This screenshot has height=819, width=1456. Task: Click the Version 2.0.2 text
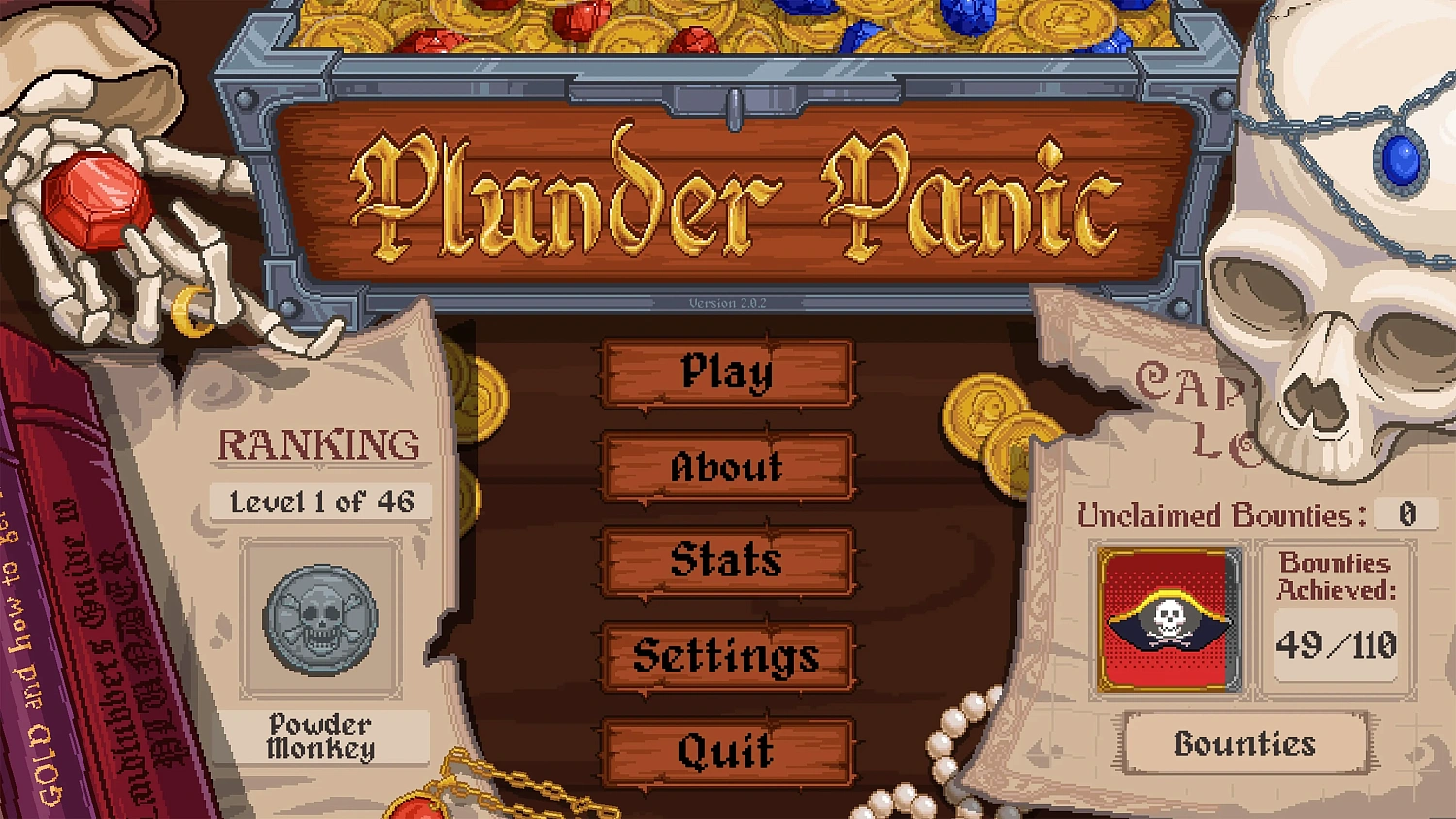click(728, 303)
